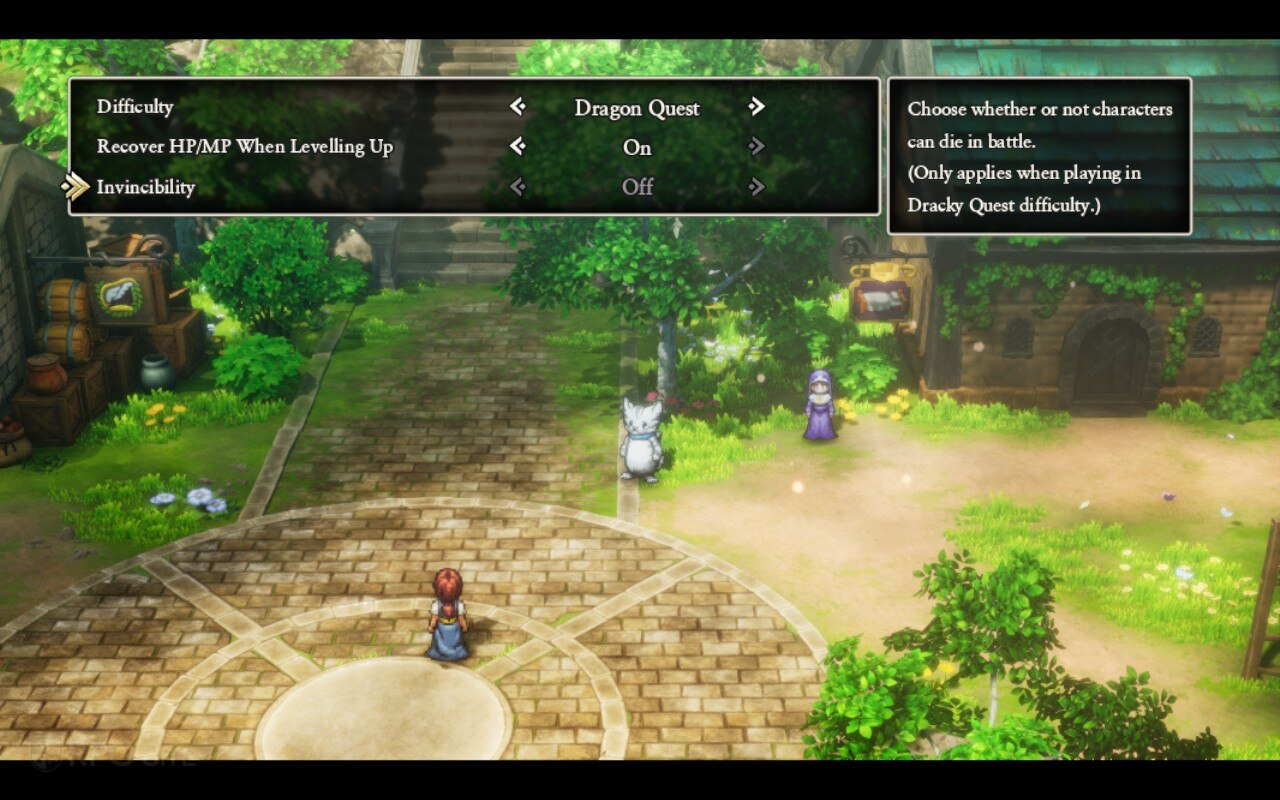The height and width of the screenshot is (800, 1280).
Task: Click the left arrow of the Invincibility option
Action: click(x=517, y=187)
